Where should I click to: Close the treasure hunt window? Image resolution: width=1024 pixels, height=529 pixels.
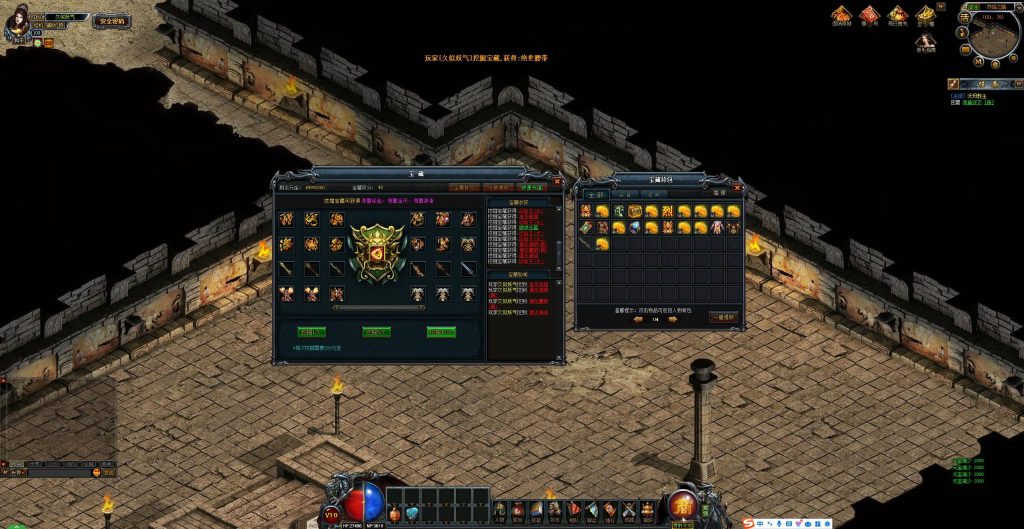pos(558,182)
